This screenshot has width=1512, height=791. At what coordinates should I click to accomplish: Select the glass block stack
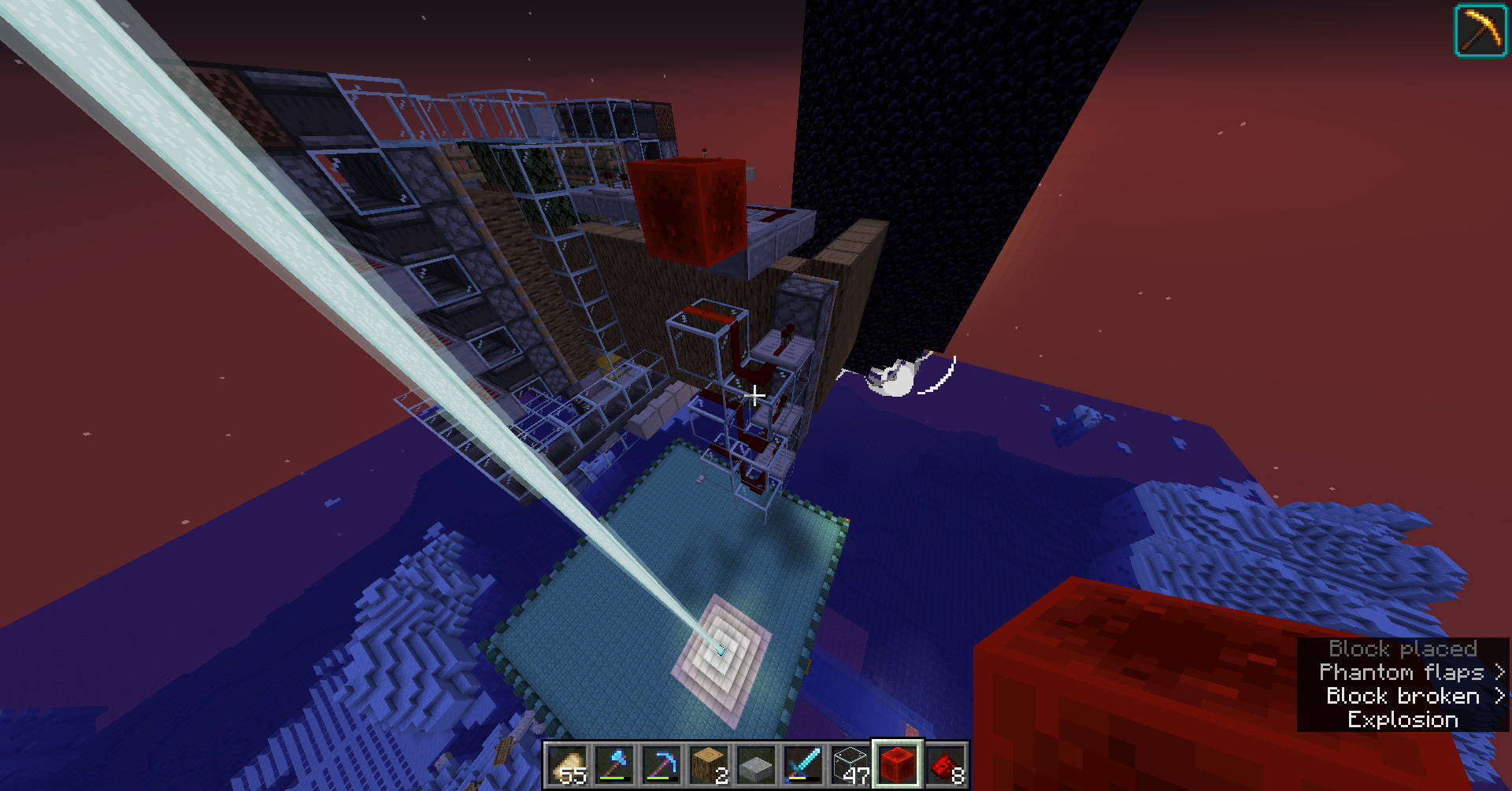click(x=851, y=765)
